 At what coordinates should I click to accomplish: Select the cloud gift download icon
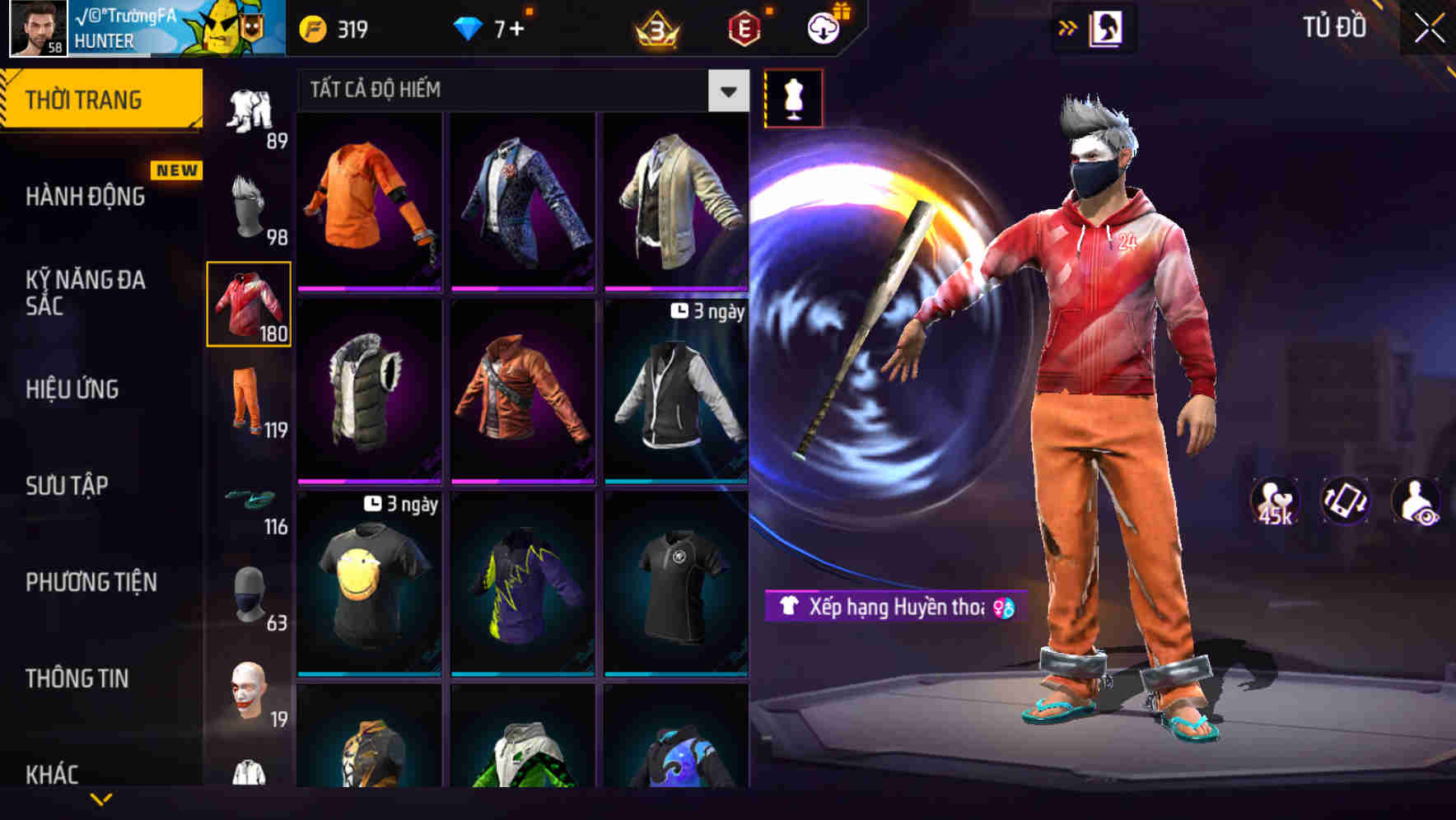click(x=824, y=26)
